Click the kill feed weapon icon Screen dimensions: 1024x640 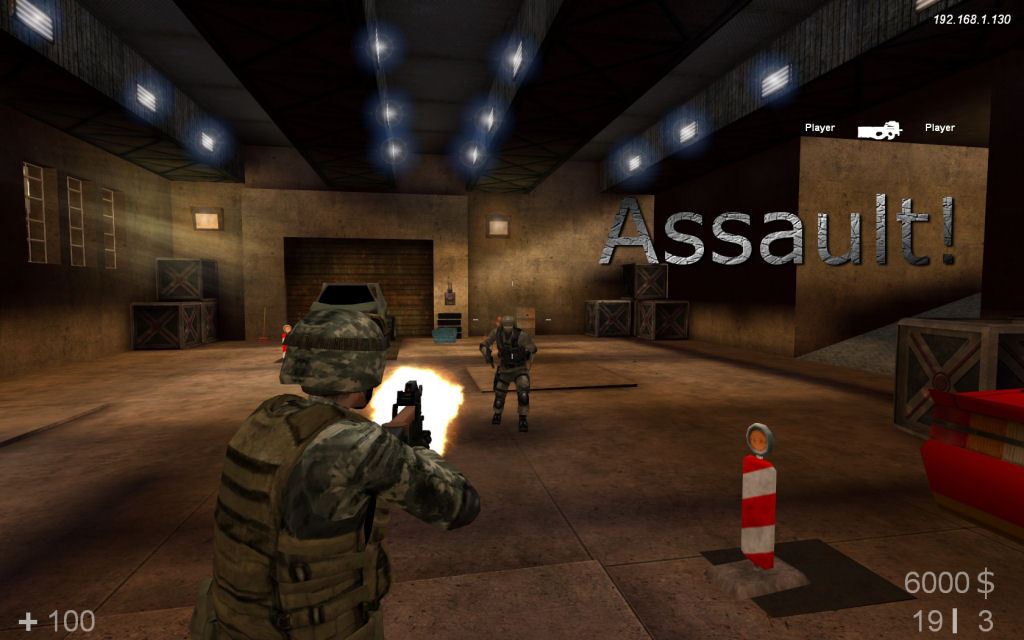pos(879,129)
